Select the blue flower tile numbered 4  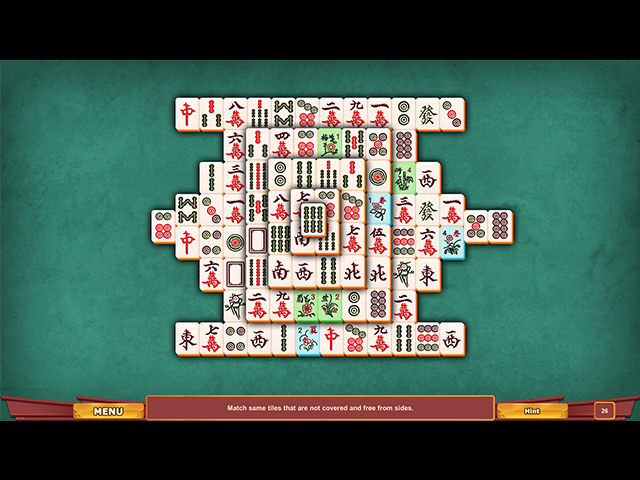pyautogui.click(x=451, y=242)
